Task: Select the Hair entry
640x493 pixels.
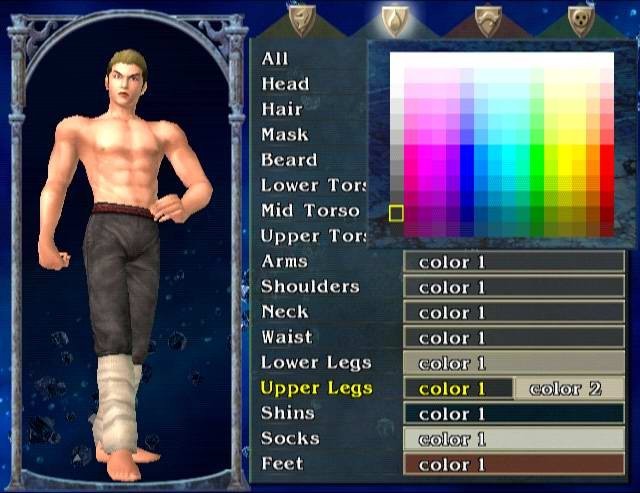Action: point(281,109)
